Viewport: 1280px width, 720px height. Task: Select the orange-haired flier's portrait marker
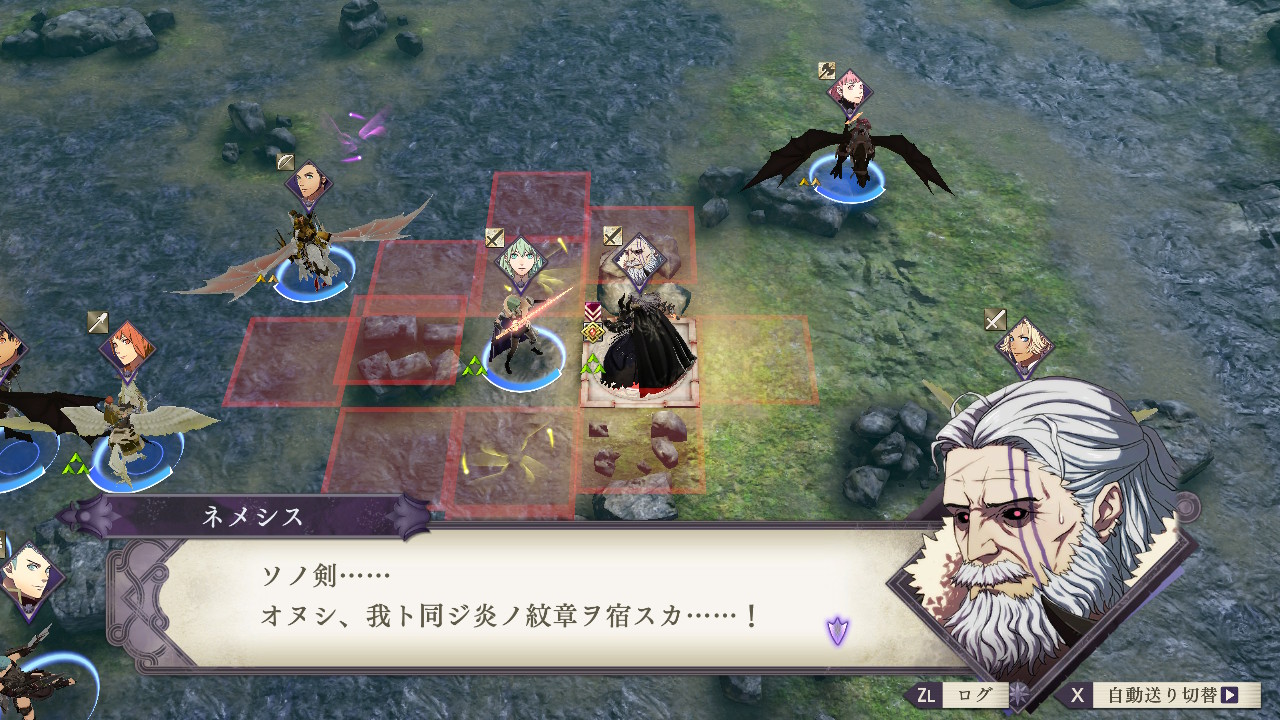tap(127, 350)
